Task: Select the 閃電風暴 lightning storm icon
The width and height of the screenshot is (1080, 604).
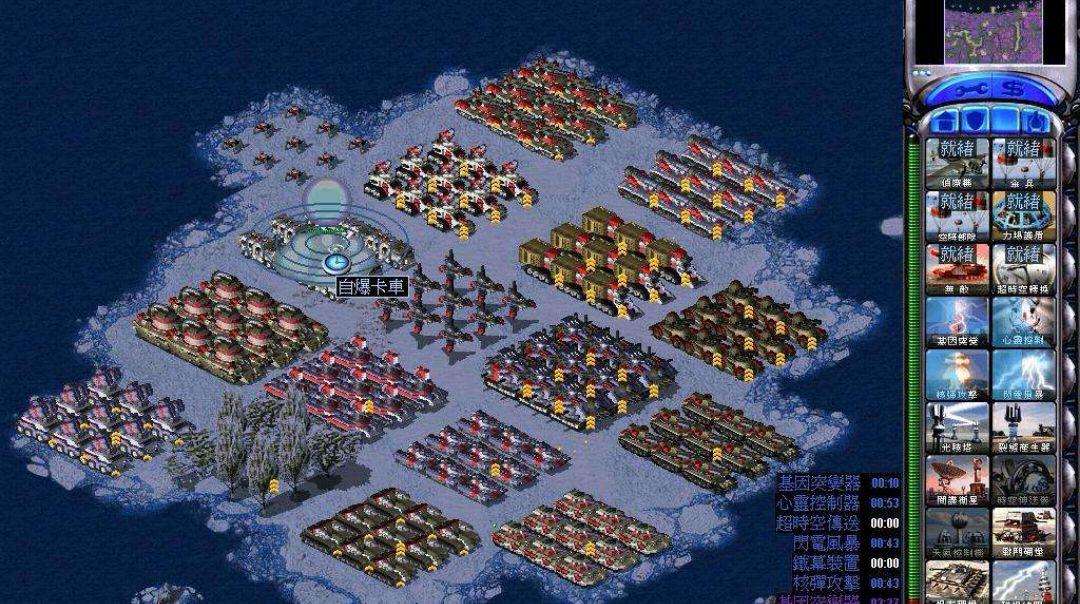Action: click(x=1023, y=373)
